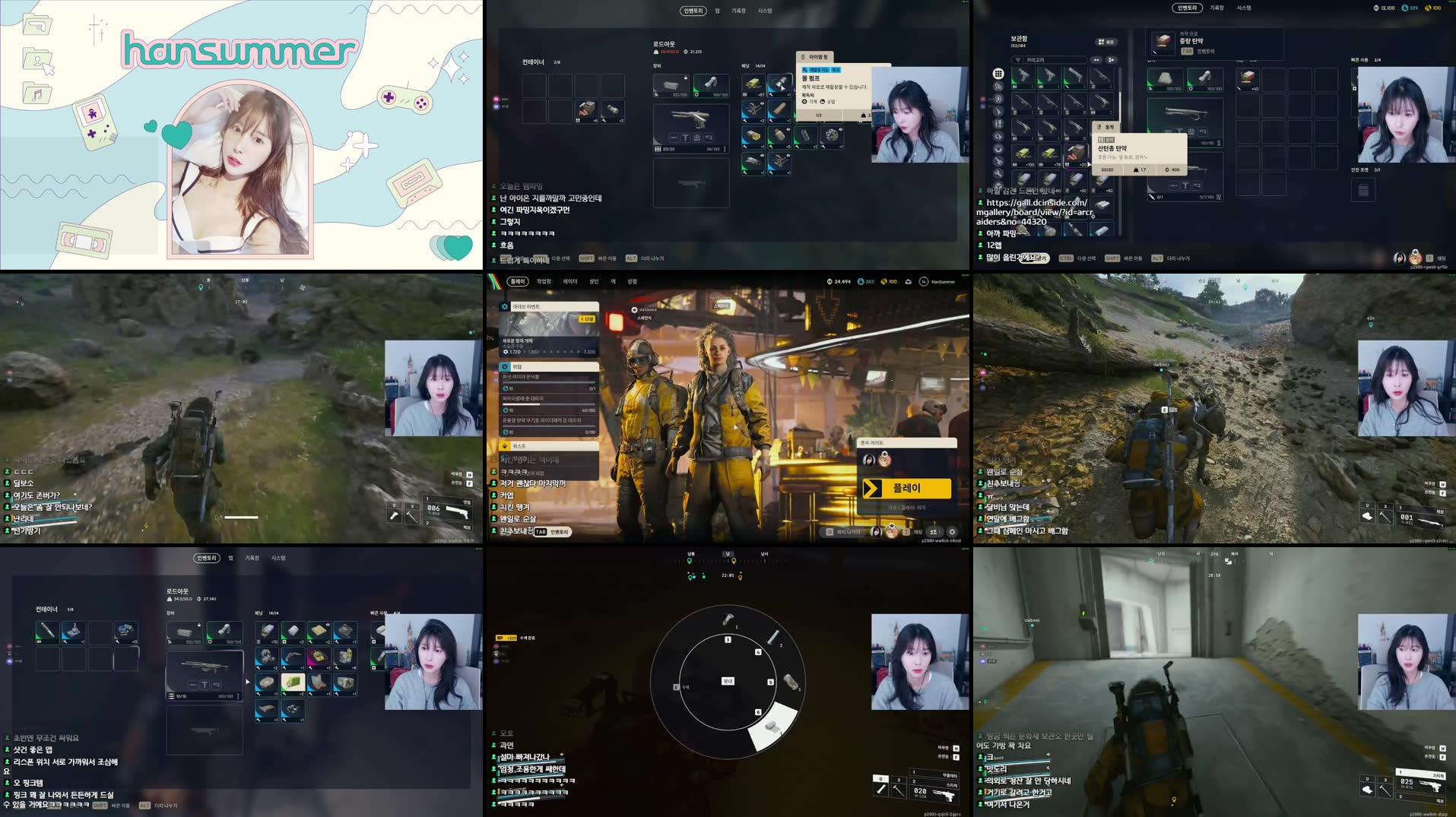
Task: Open the 상인 menu in the lobby top bar
Action: (x=595, y=282)
